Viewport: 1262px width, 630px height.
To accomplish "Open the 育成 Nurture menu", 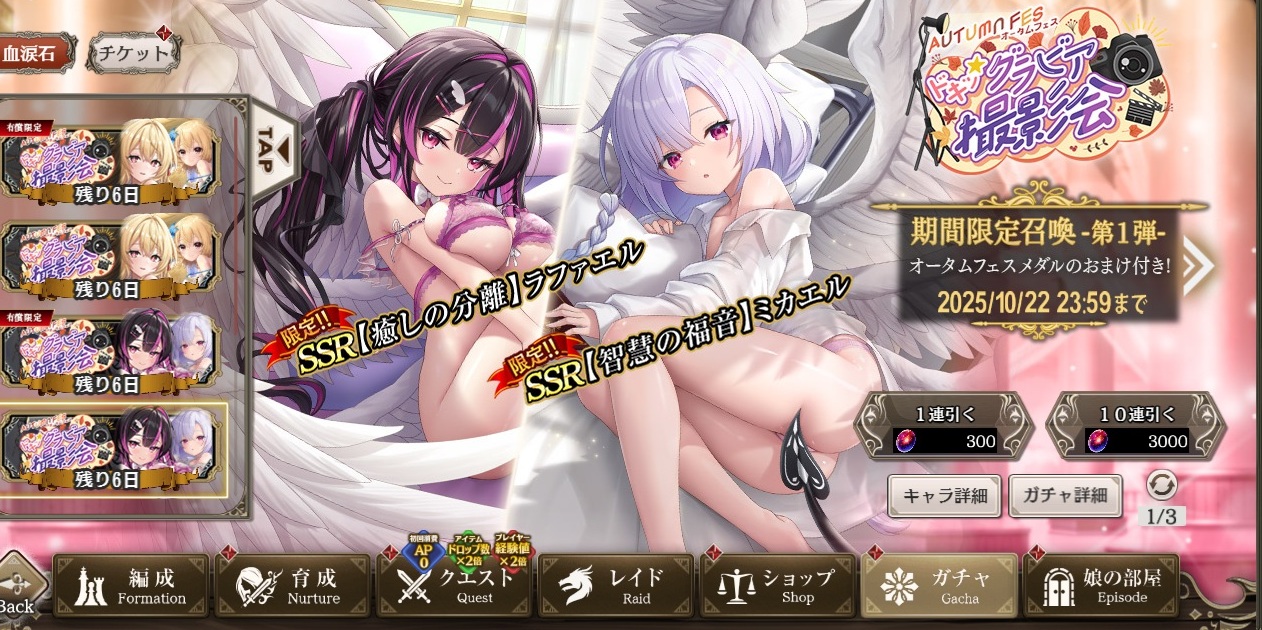I will (x=292, y=586).
